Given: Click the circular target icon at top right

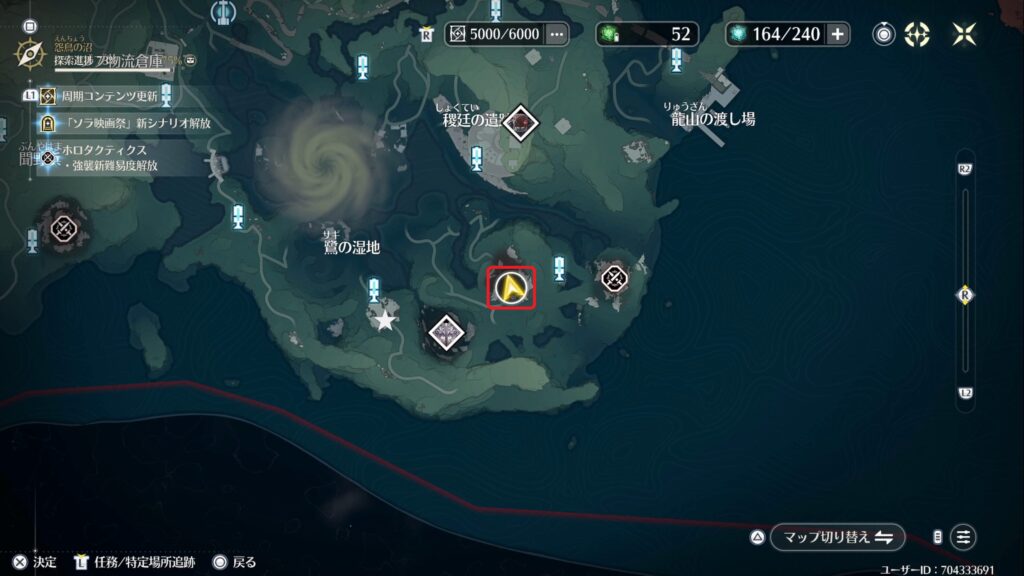Looking at the screenshot, I should click(883, 34).
